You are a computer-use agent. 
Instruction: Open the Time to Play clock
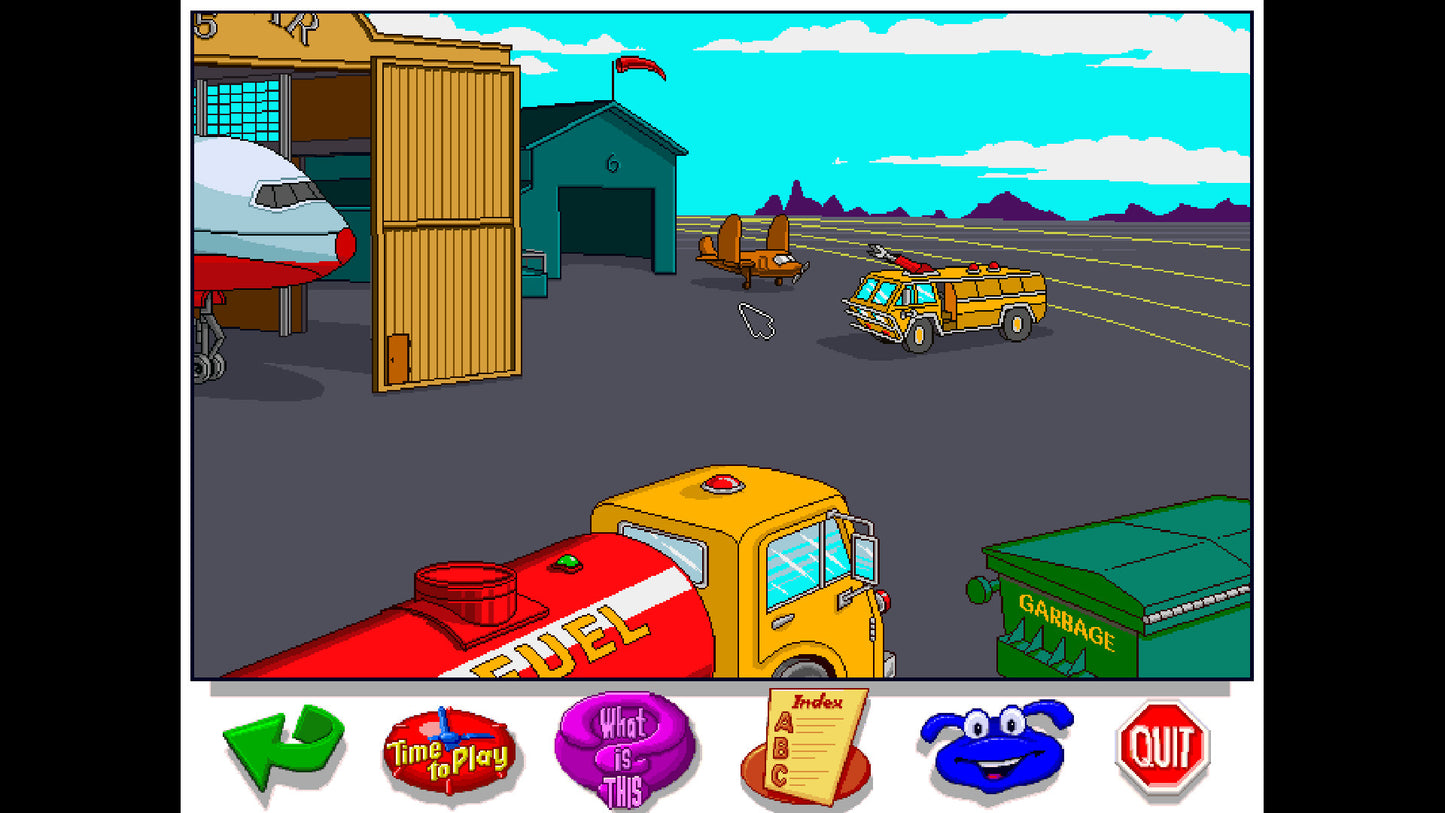(448, 748)
